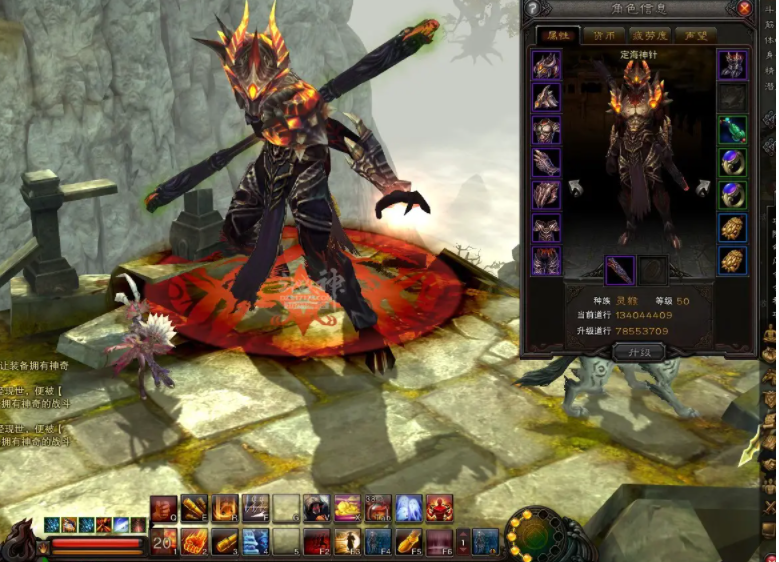Trigger the red armored warrior skill icon

click(439, 508)
